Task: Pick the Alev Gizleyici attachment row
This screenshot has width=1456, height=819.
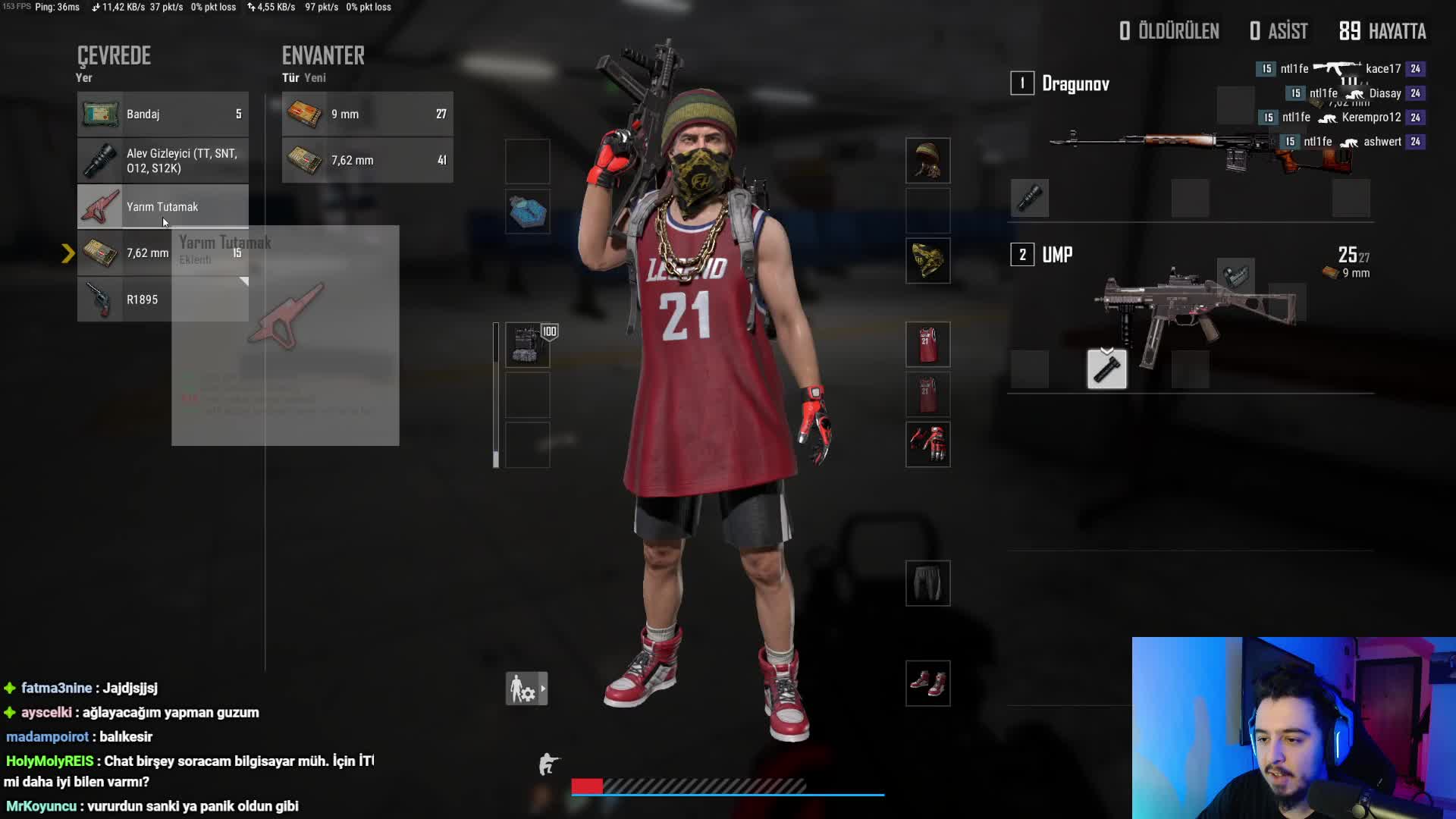Action: (162, 161)
